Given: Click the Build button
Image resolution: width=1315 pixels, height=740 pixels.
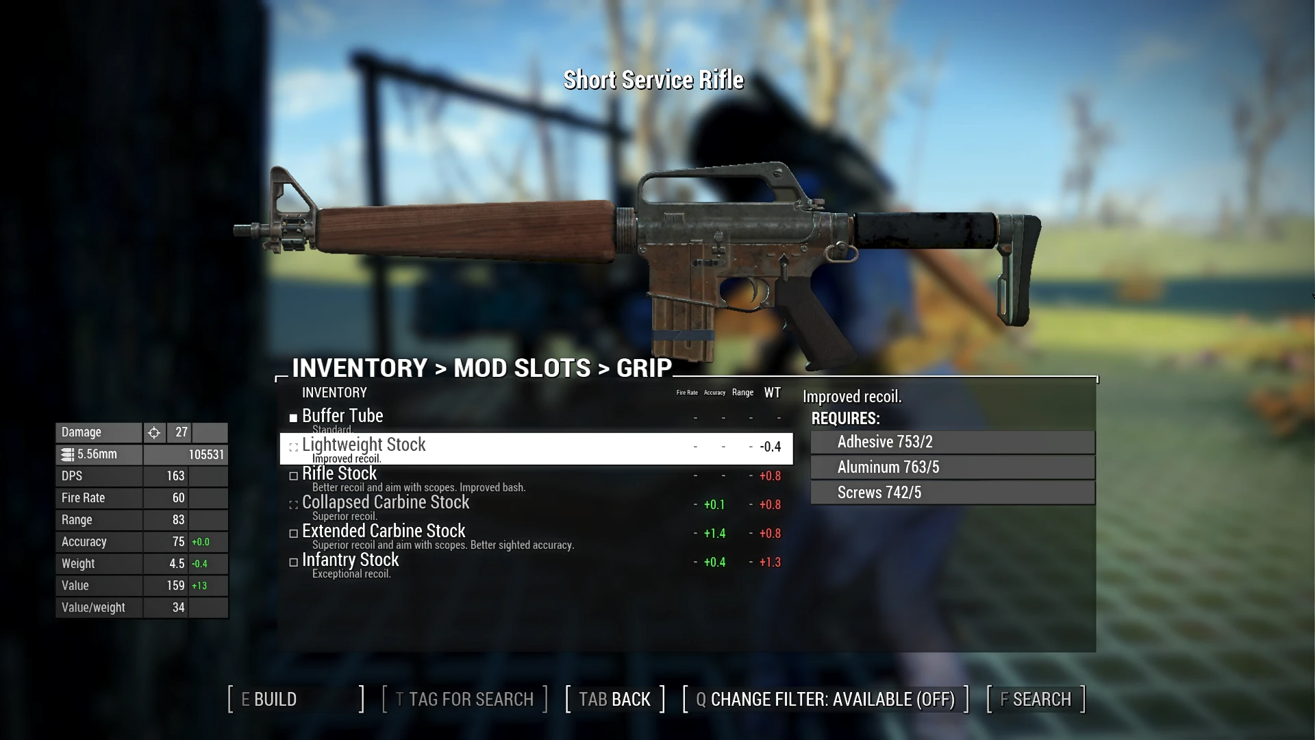Looking at the screenshot, I should (296, 699).
